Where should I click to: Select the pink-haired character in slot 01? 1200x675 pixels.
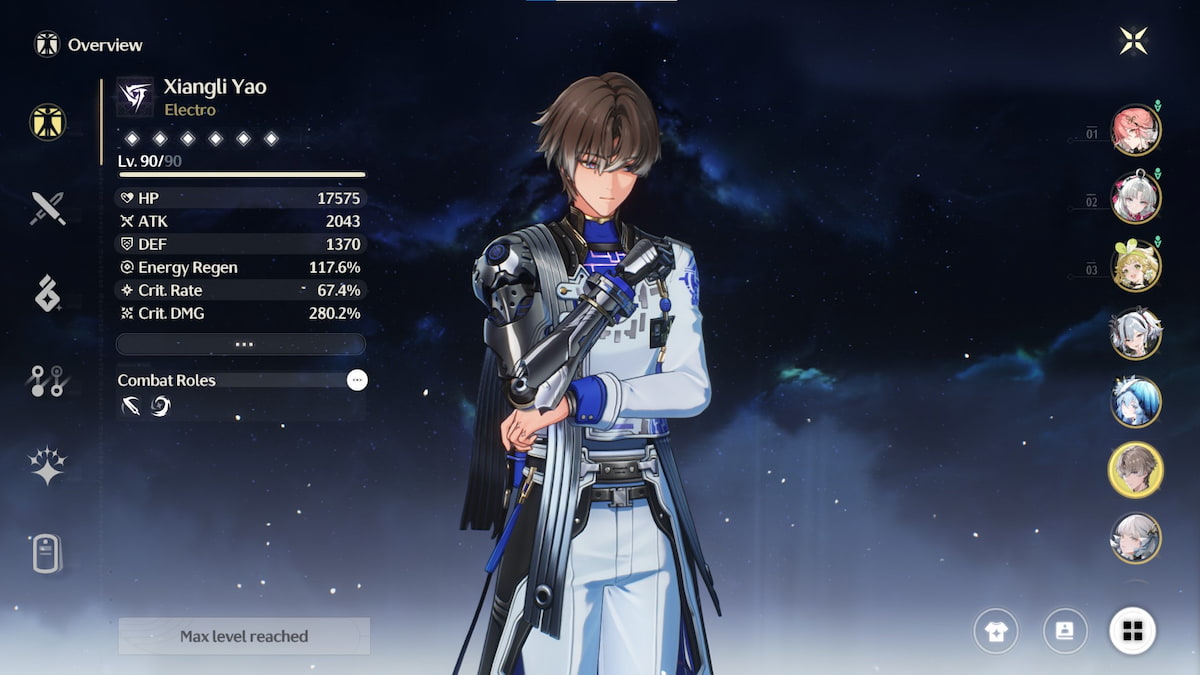[x=1136, y=130]
